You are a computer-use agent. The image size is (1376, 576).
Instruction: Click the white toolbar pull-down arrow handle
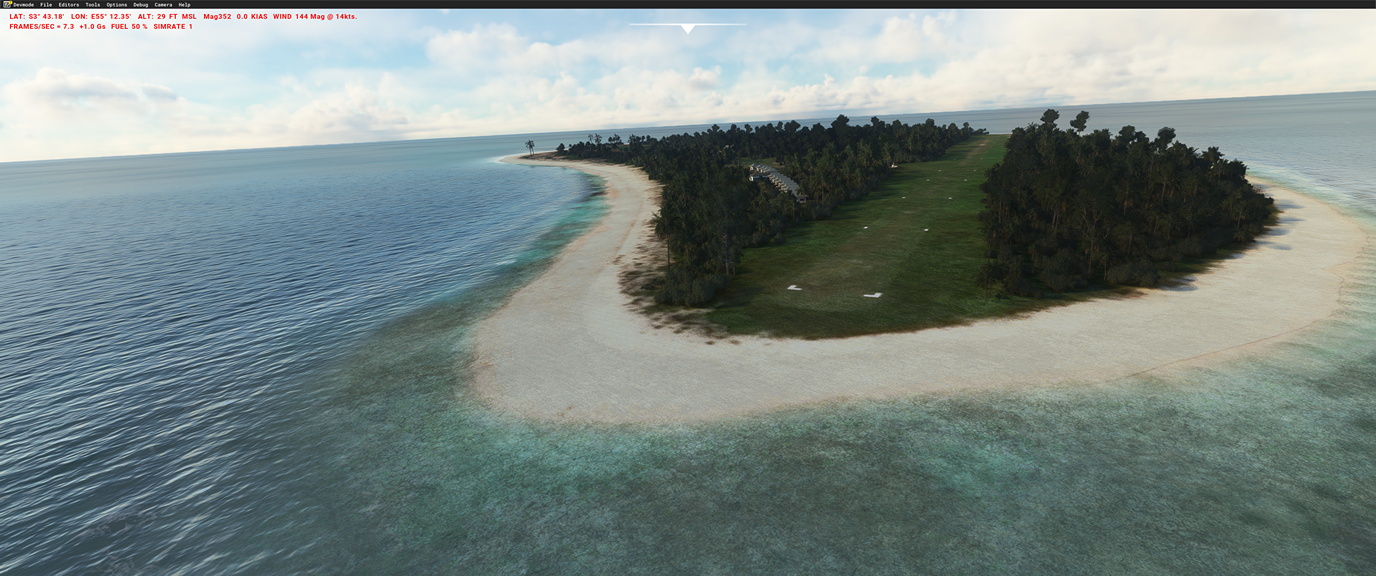[687, 29]
